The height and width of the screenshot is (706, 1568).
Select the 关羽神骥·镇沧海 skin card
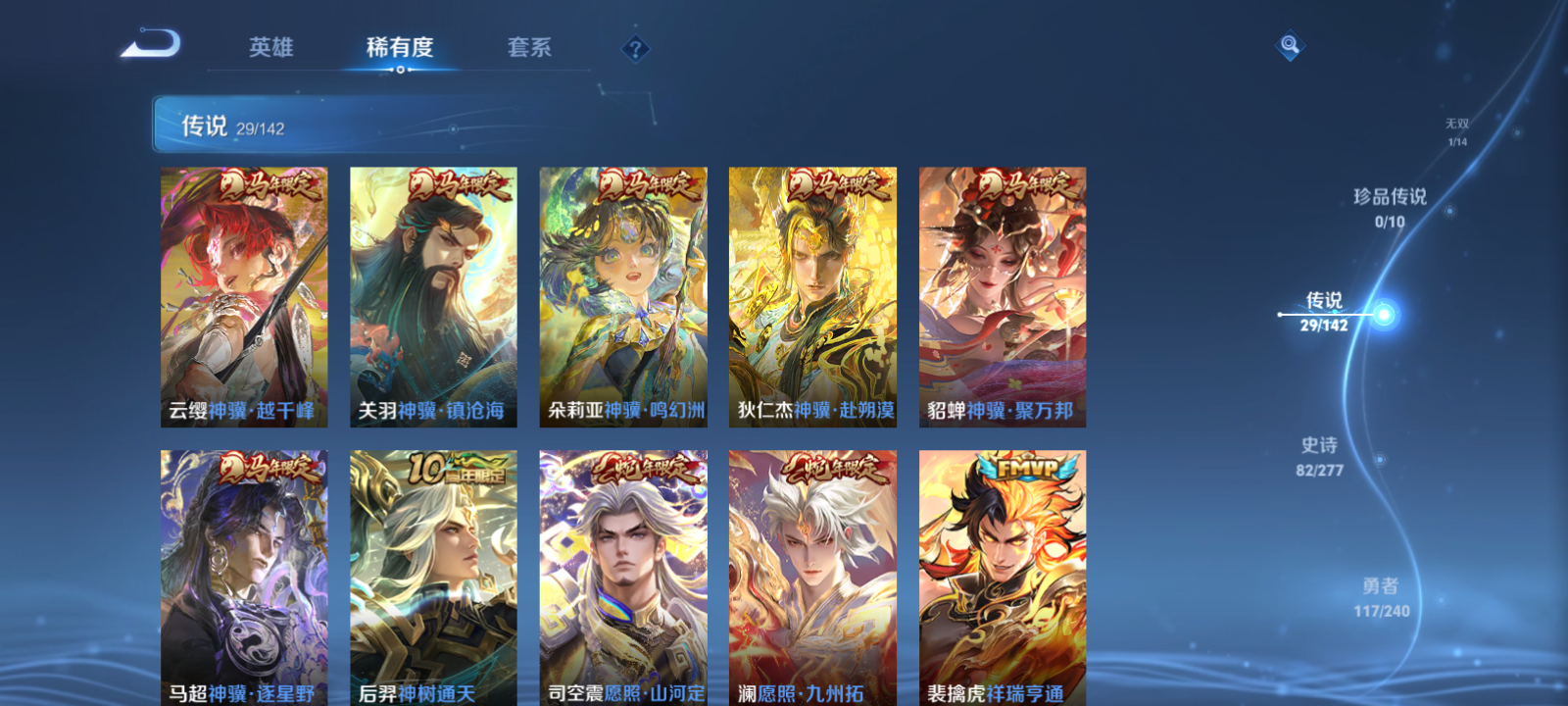pos(432,294)
